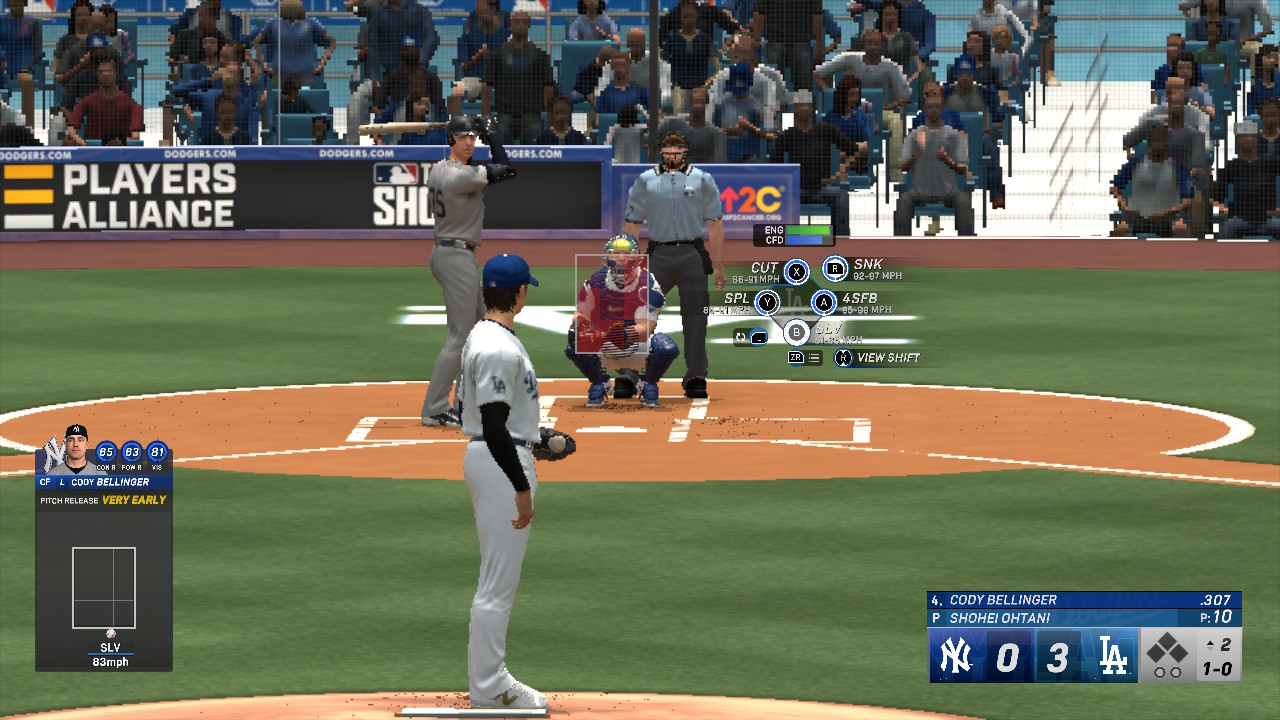Select the 4SFB four-seam fastball
Image resolution: width=1280 pixels, height=720 pixels.
tap(823, 302)
